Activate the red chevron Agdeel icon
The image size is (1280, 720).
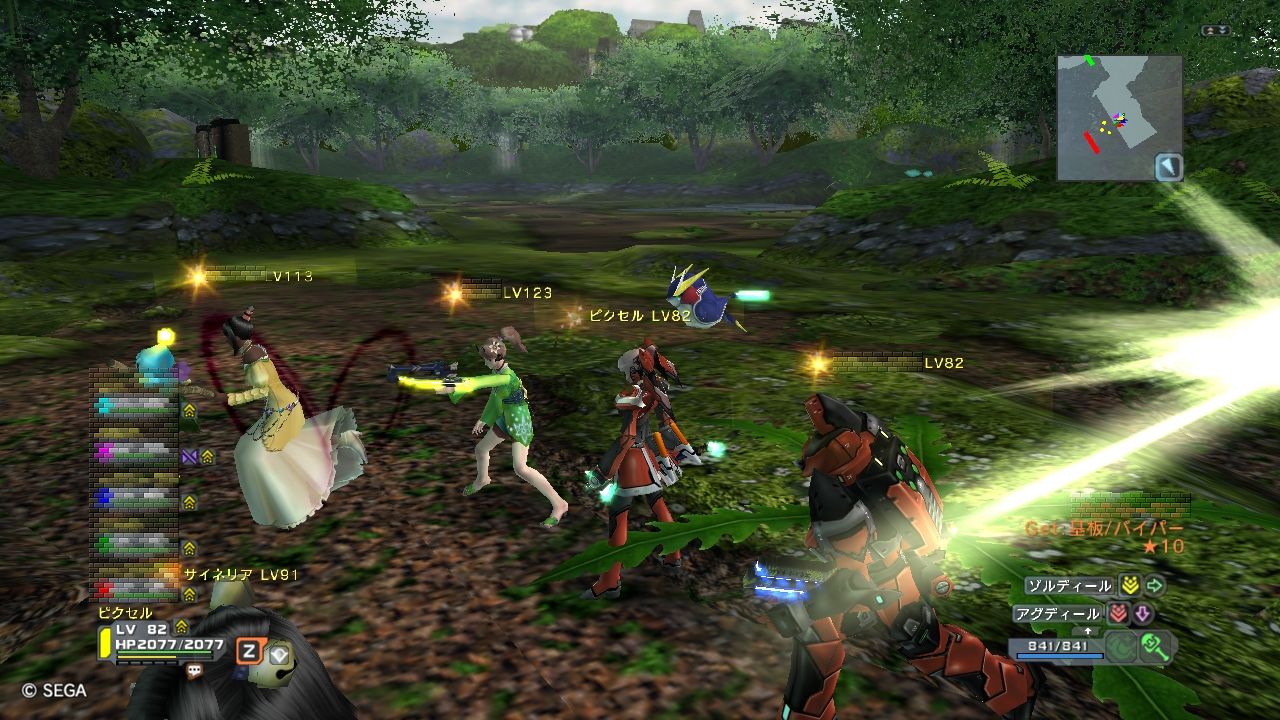pyautogui.click(x=1118, y=614)
